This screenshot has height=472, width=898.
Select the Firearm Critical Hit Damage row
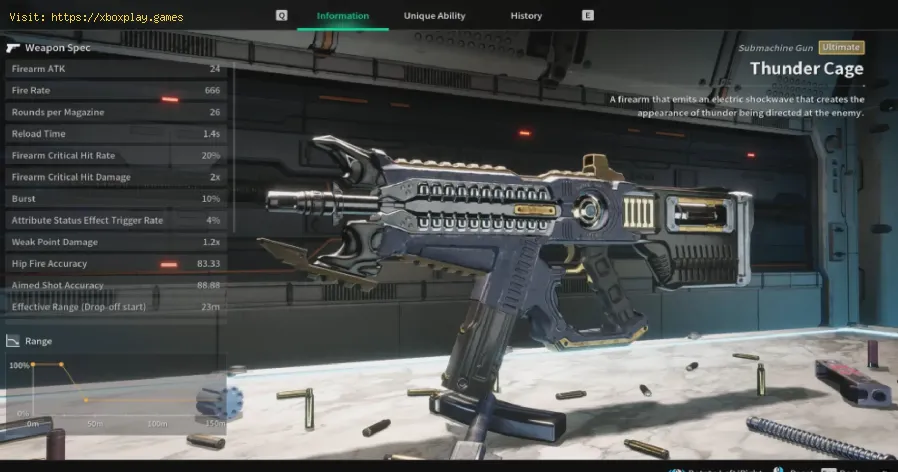point(115,177)
